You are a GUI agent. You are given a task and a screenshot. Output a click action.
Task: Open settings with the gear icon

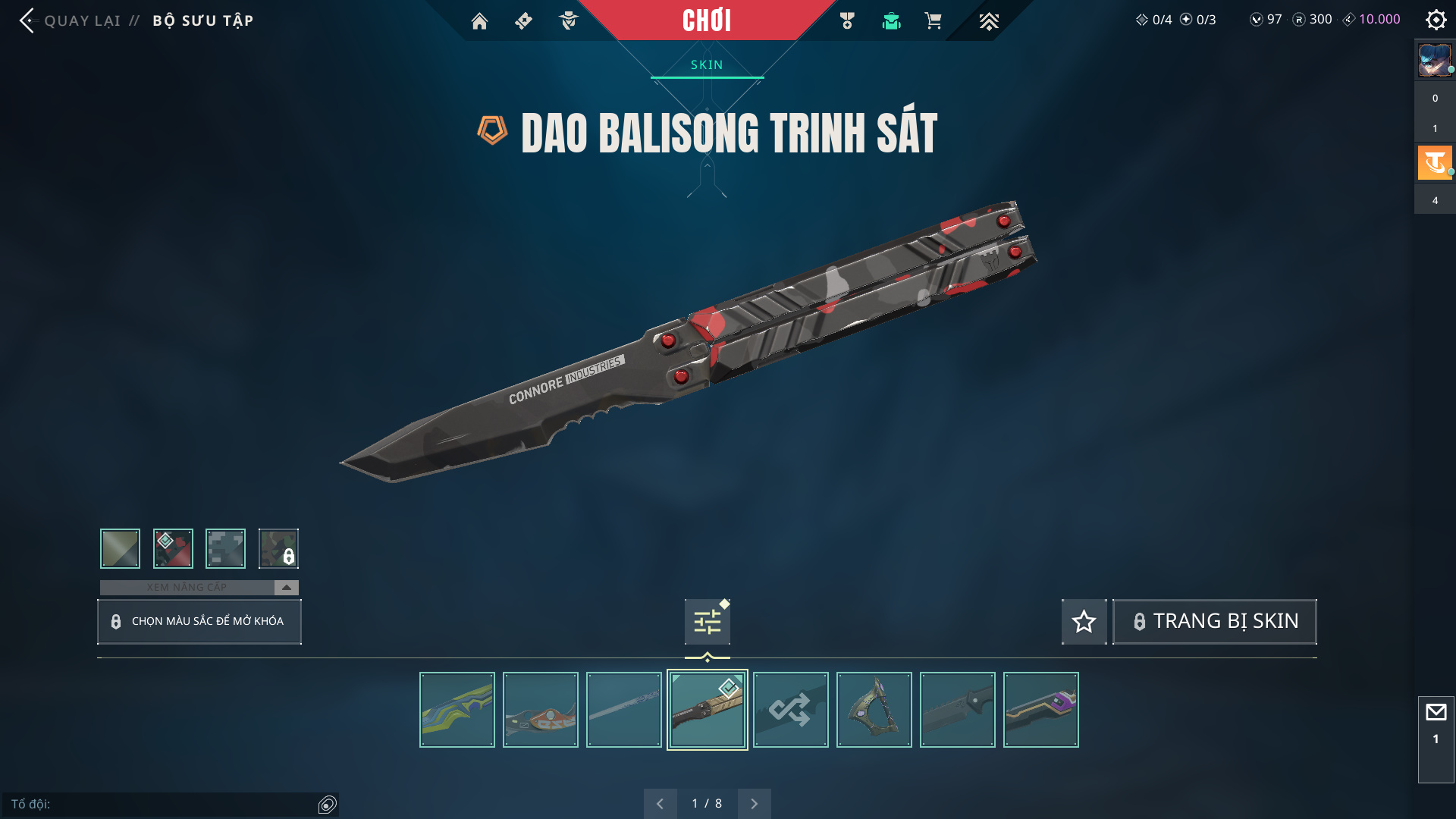1436,20
